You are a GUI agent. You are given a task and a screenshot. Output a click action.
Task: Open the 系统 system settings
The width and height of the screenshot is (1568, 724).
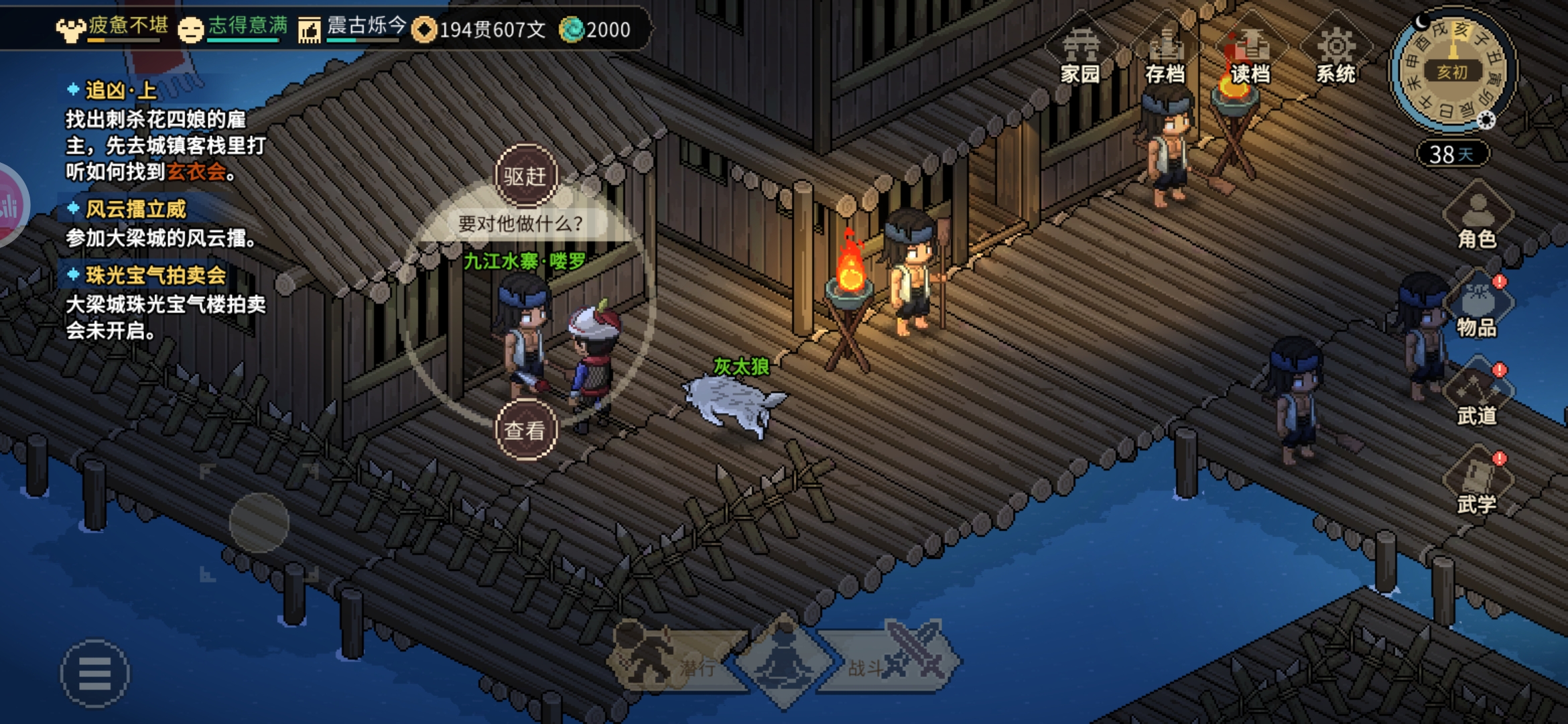[x=1335, y=55]
